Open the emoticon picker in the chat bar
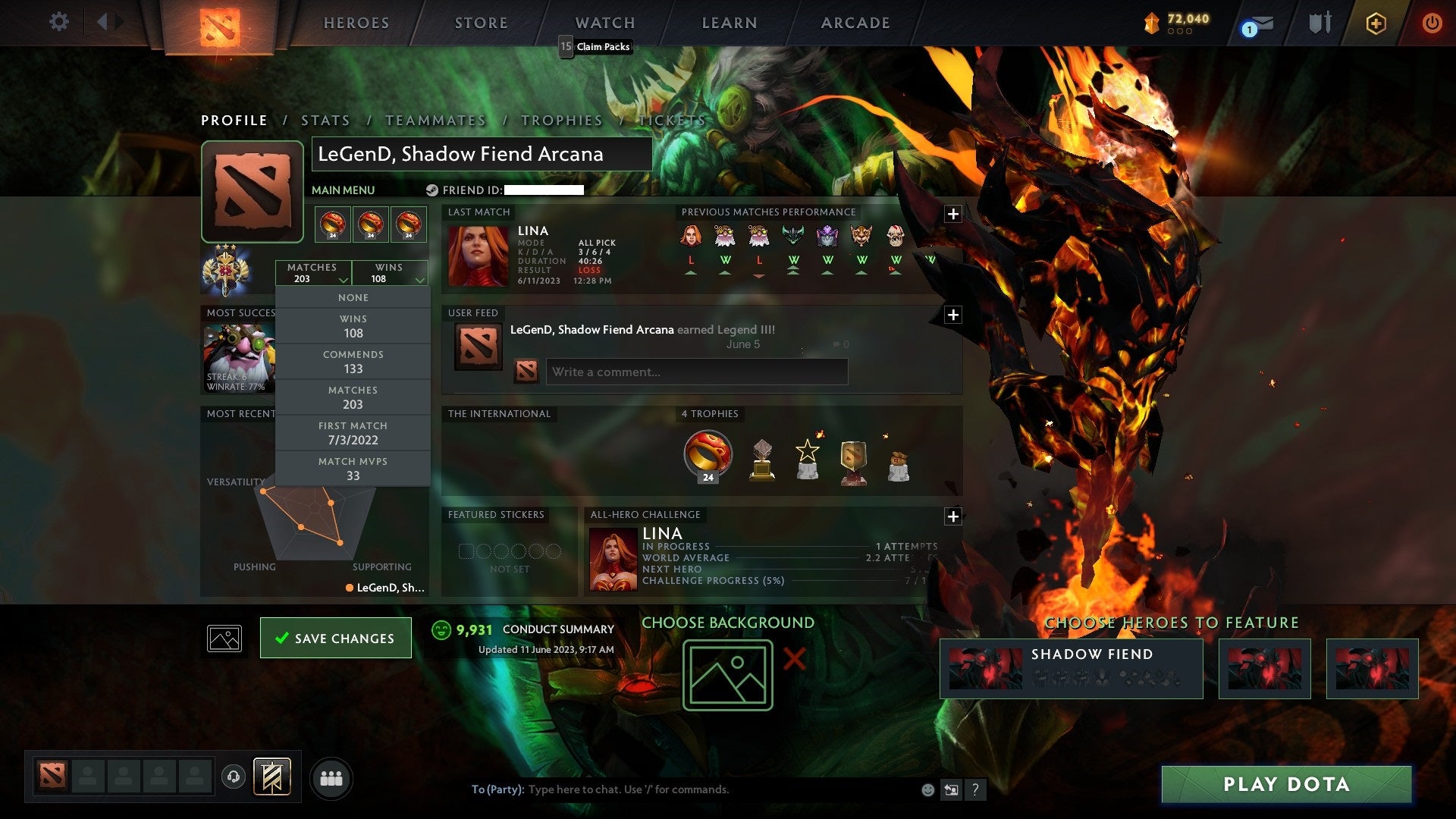The image size is (1456, 819). click(927, 789)
